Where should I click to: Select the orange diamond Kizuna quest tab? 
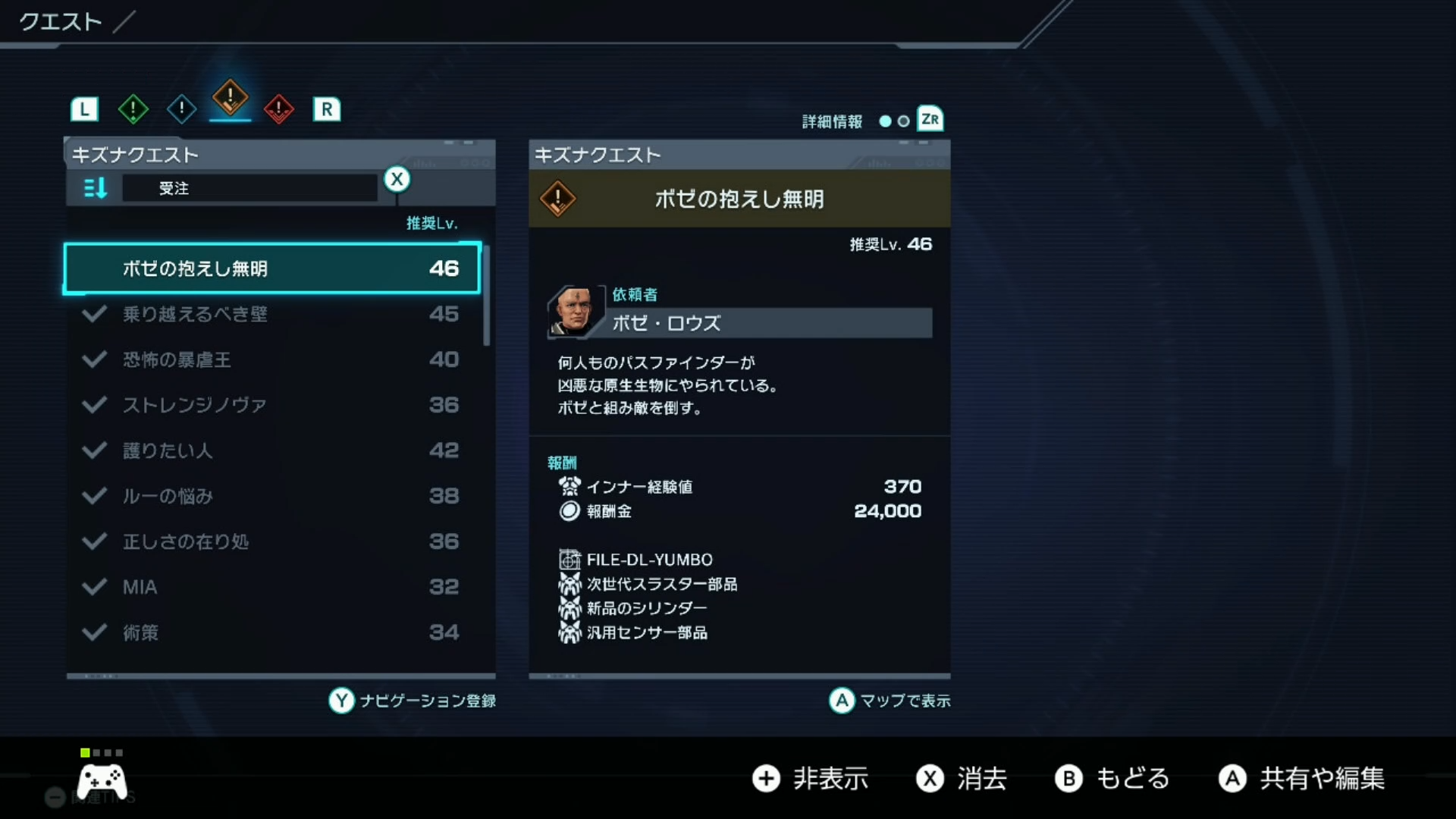point(230,98)
